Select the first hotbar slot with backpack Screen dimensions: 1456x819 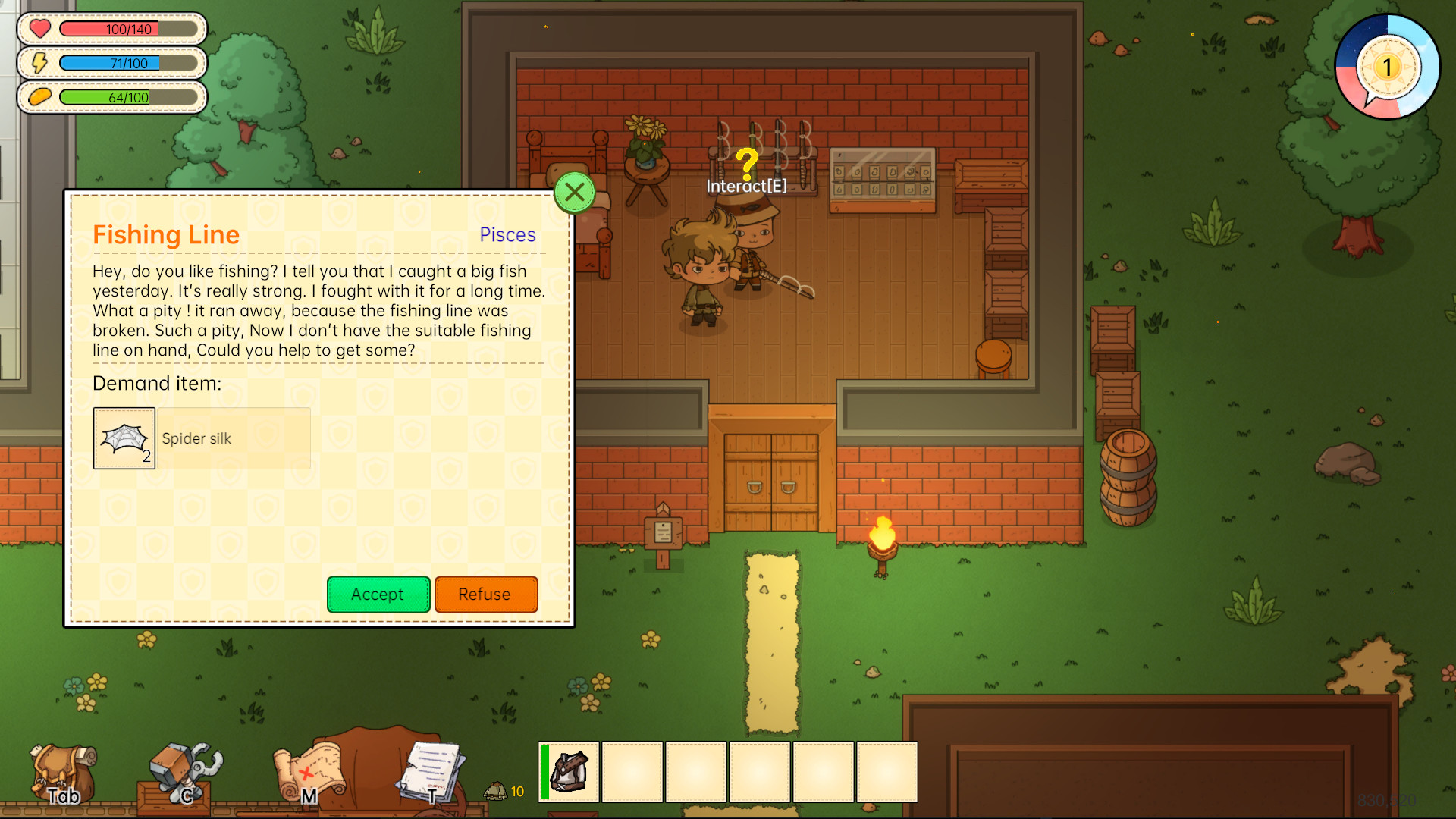570,772
